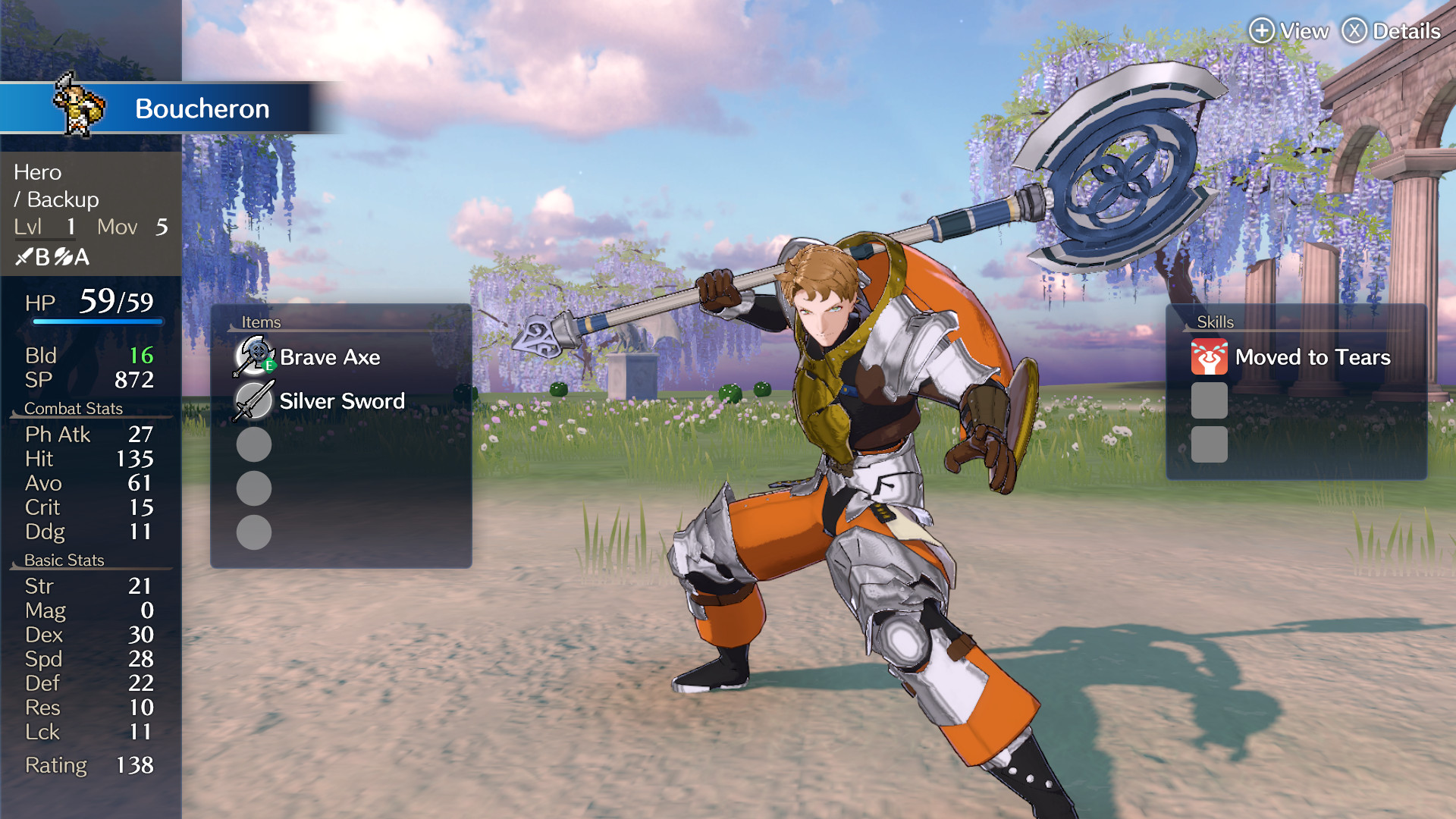This screenshot has height=819, width=1456.
Task: Select the Silver Sword weapon icon
Action: click(253, 400)
